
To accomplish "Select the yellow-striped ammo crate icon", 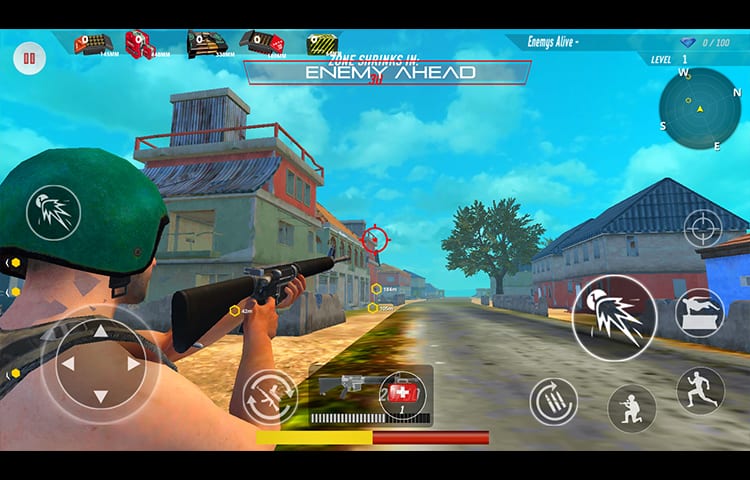I will click(322, 44).
